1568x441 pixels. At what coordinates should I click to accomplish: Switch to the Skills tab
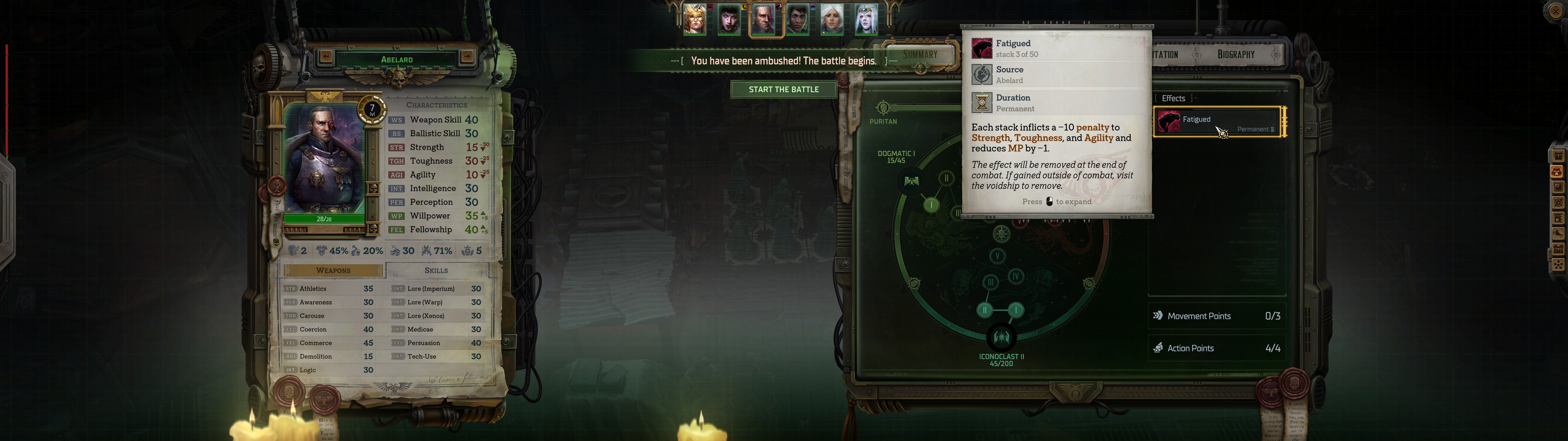436,270
